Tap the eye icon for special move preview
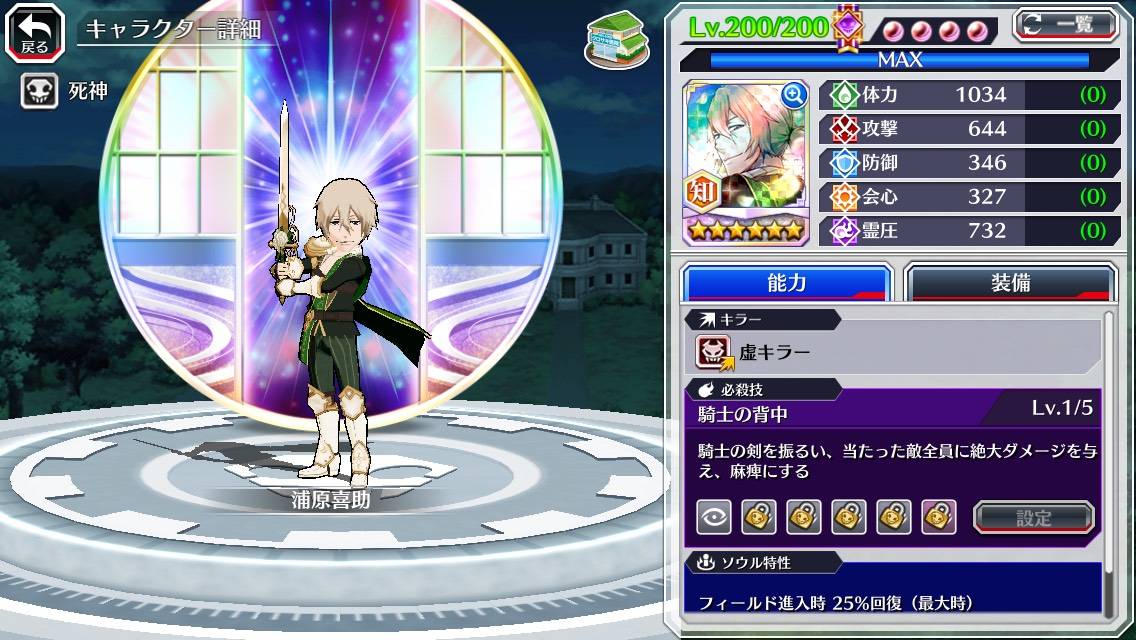Image resolution: width=1136 pixels, height=640 pixels. click(713, 517)
